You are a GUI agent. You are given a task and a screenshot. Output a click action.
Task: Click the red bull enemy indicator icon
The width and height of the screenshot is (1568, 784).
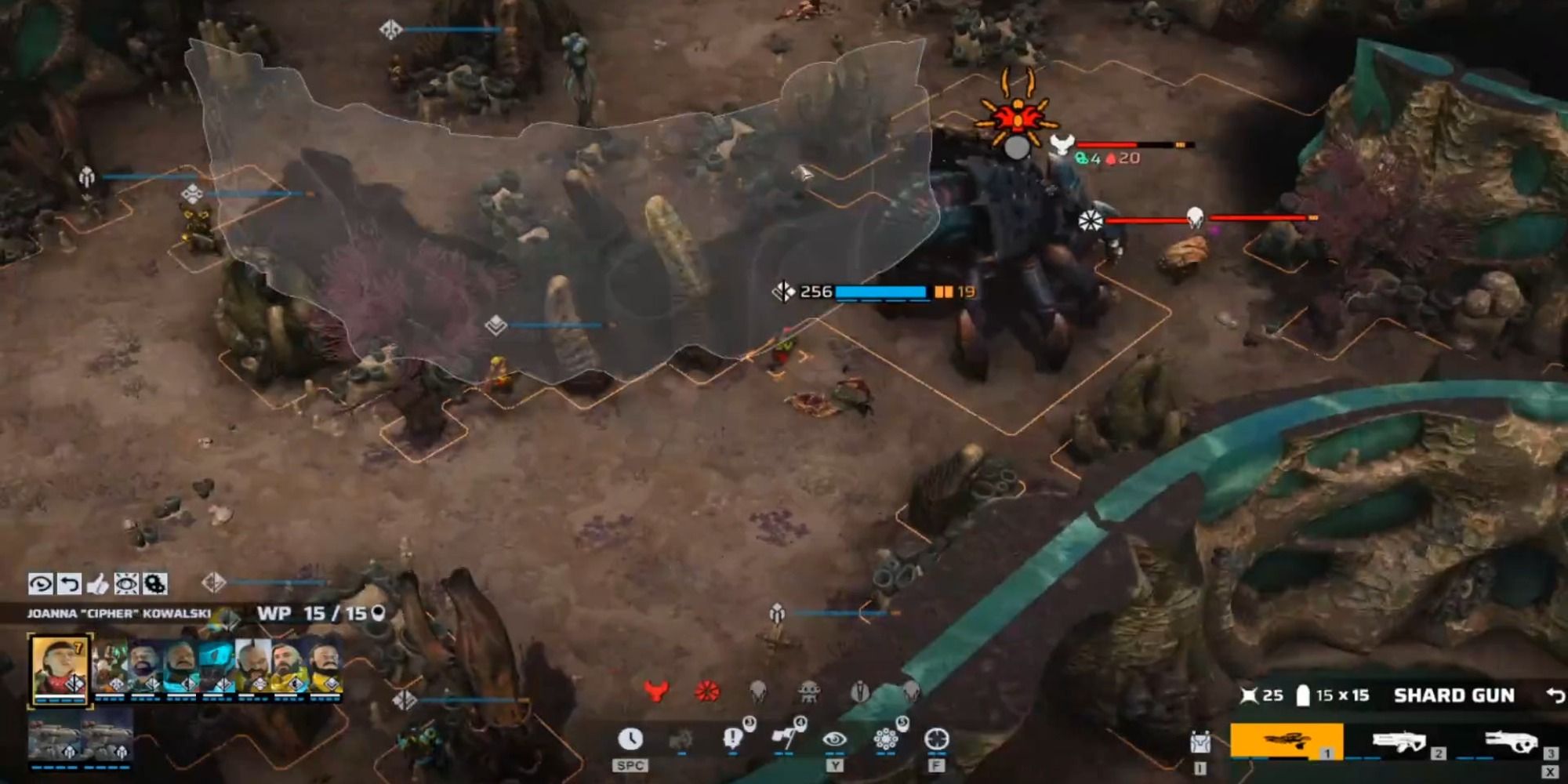[656, 691]
